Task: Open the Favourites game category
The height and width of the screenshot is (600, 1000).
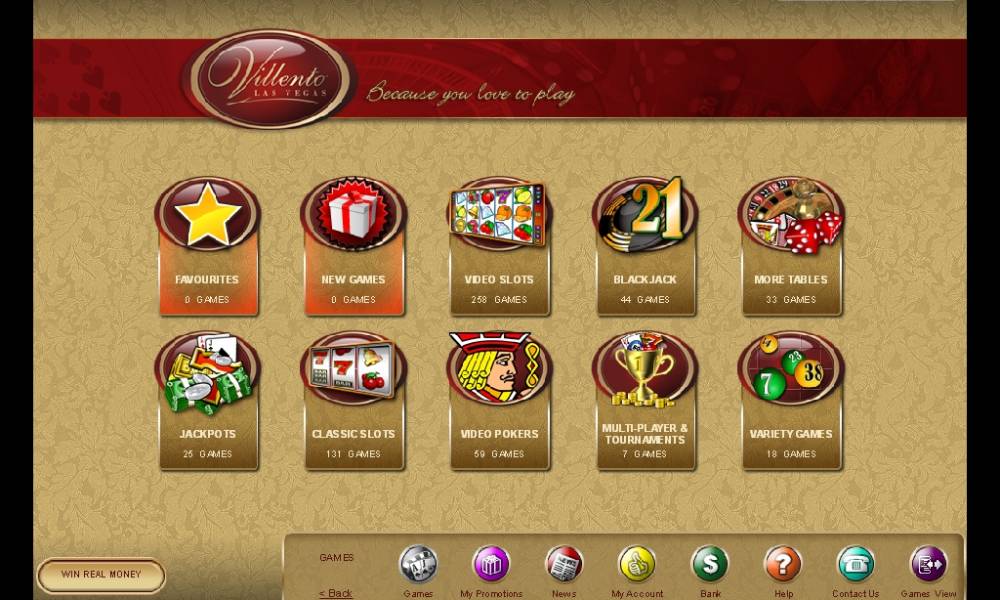Action: (207, 248)
